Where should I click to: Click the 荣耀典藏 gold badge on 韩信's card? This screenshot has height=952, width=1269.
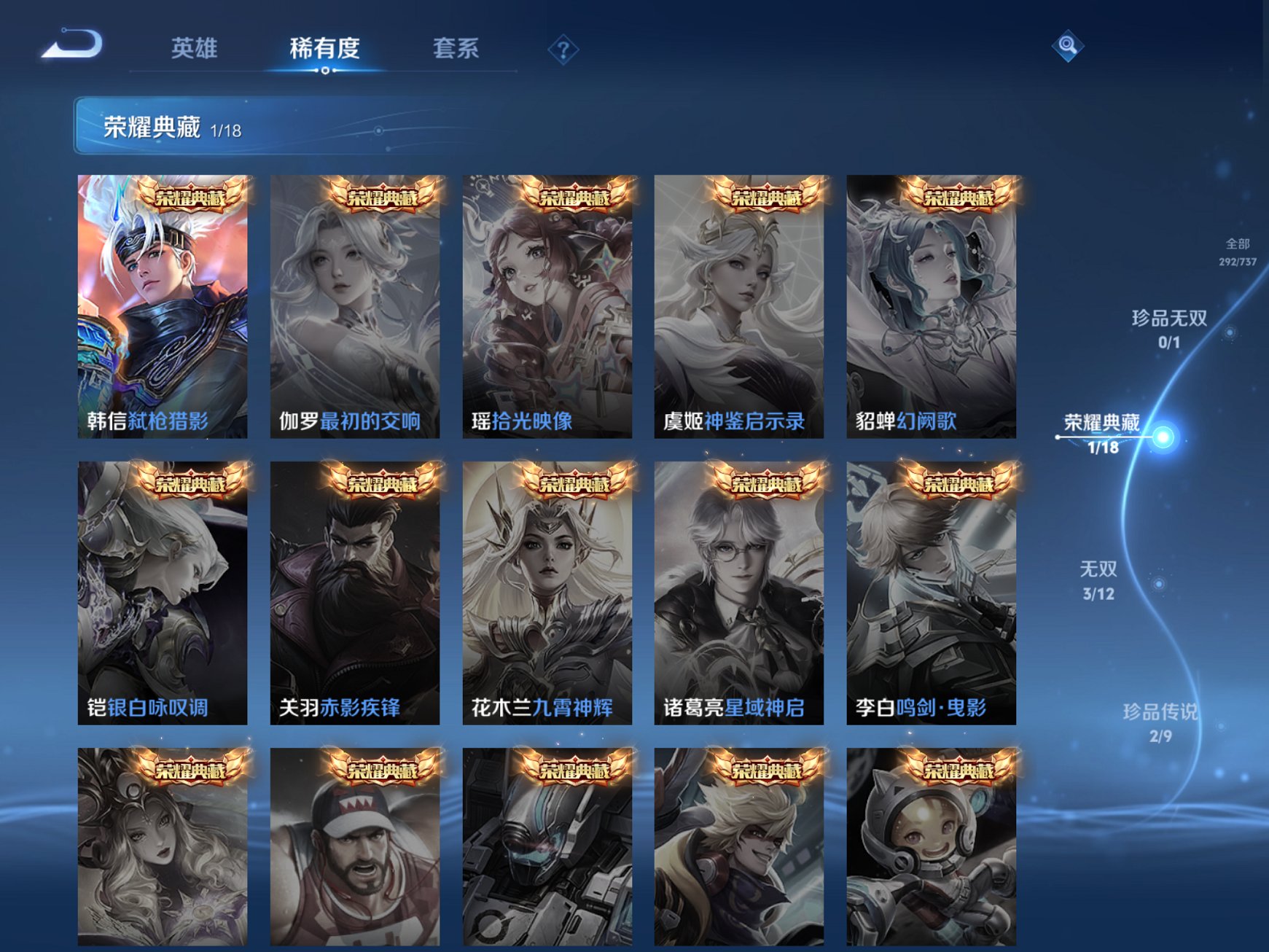pyautogui.click(x=192, y=197)
